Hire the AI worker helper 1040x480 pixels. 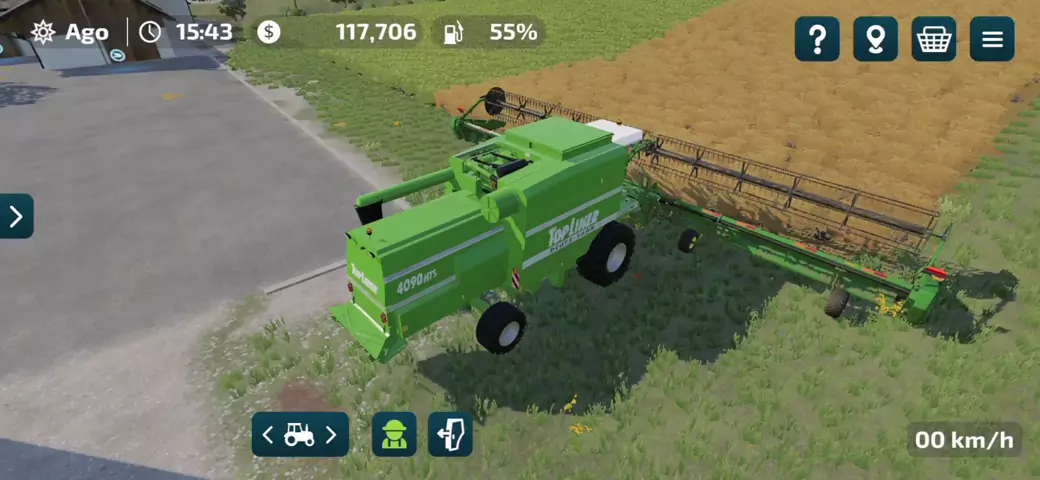[x=394, y=435]
